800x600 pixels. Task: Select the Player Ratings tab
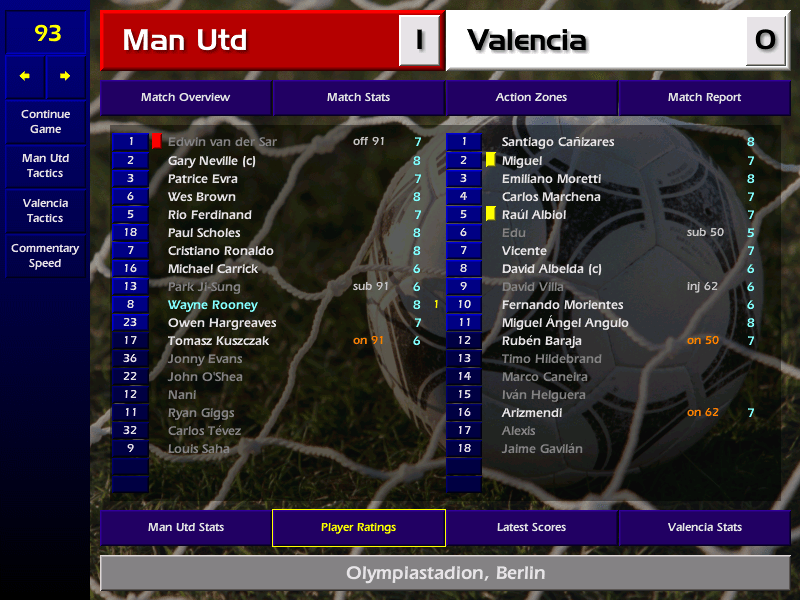tap(358, 528)
